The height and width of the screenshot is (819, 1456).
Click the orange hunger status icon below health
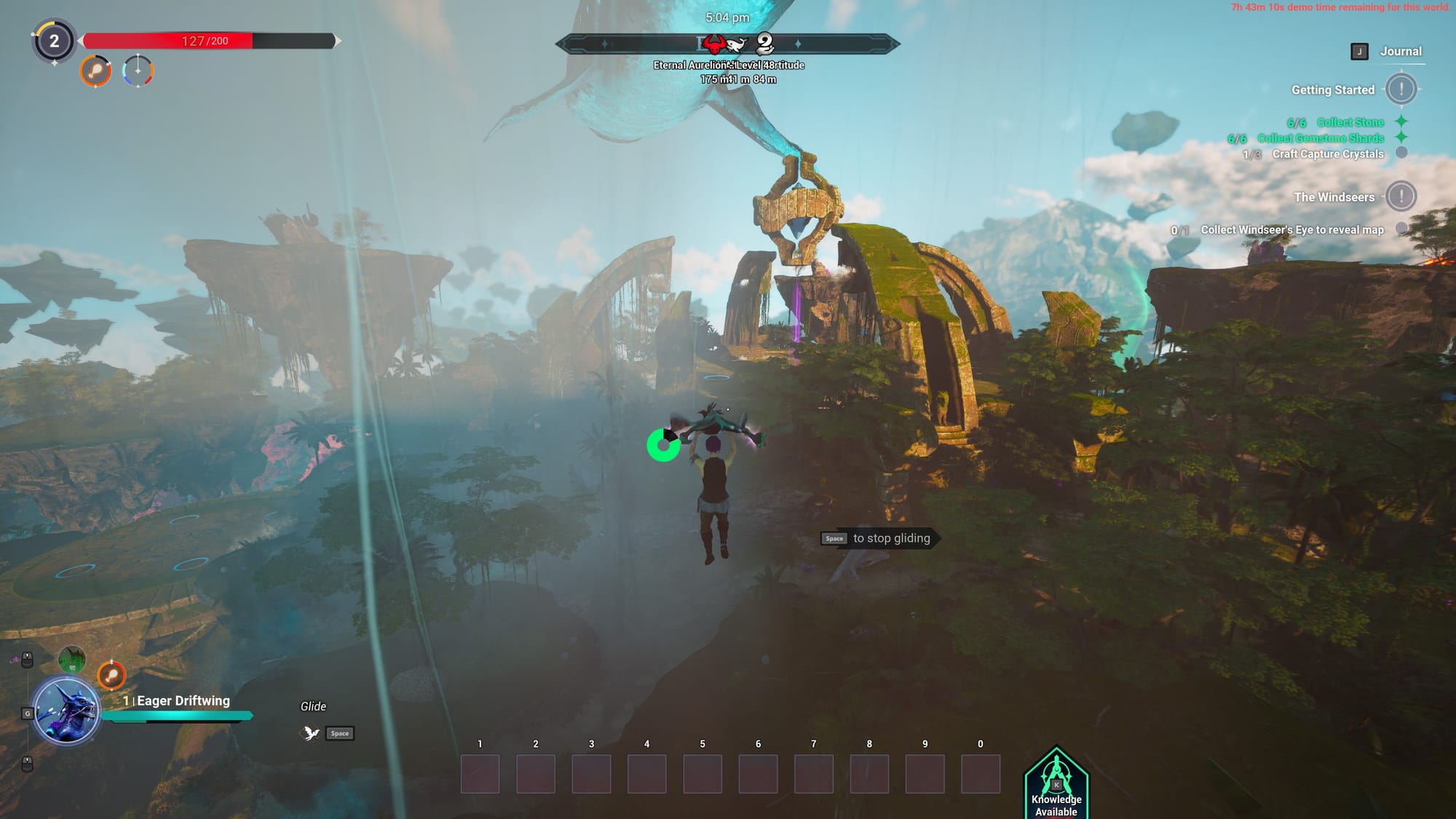click(95, 71)
